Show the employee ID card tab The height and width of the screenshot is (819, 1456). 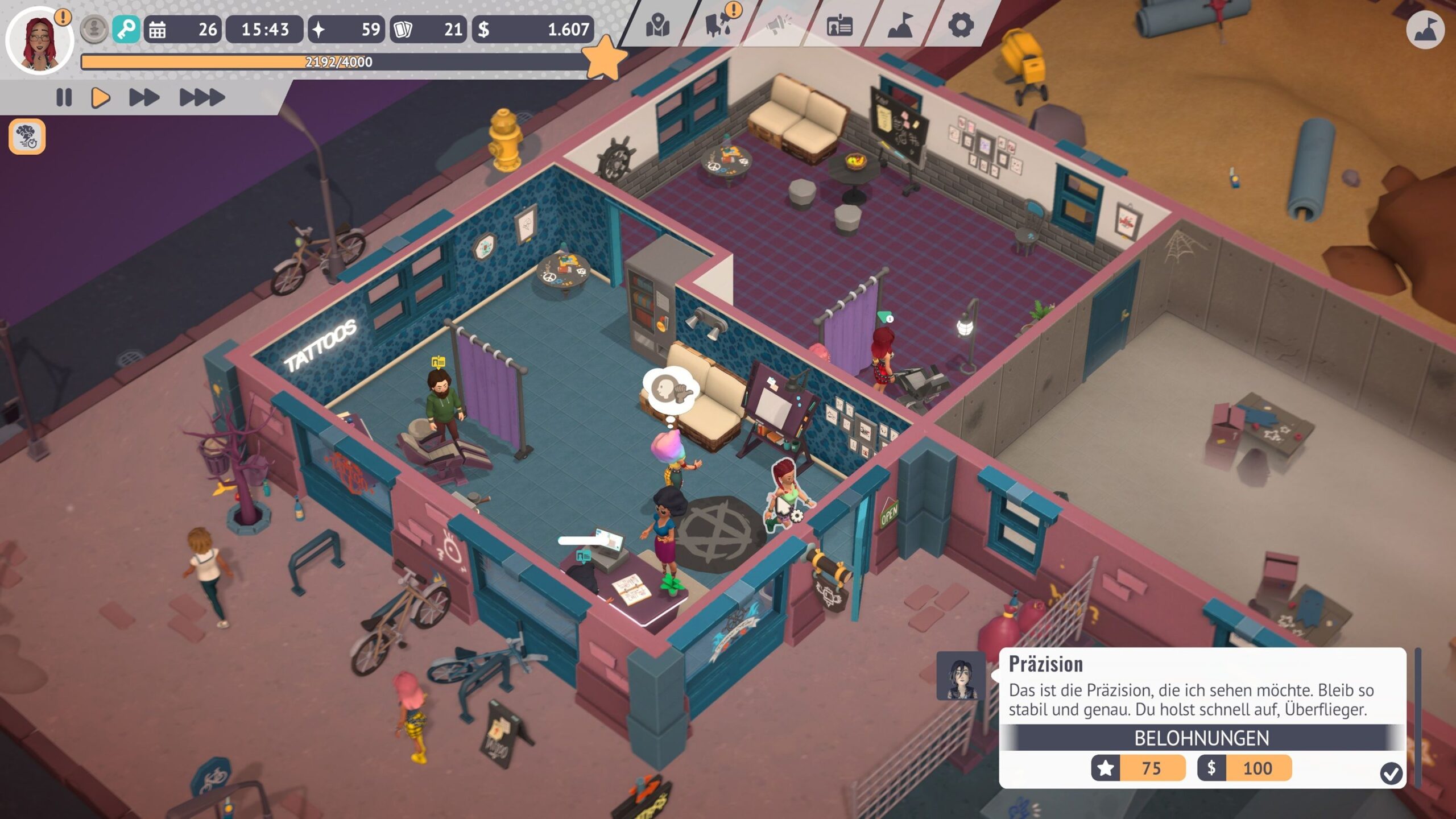tap(839, 26)
